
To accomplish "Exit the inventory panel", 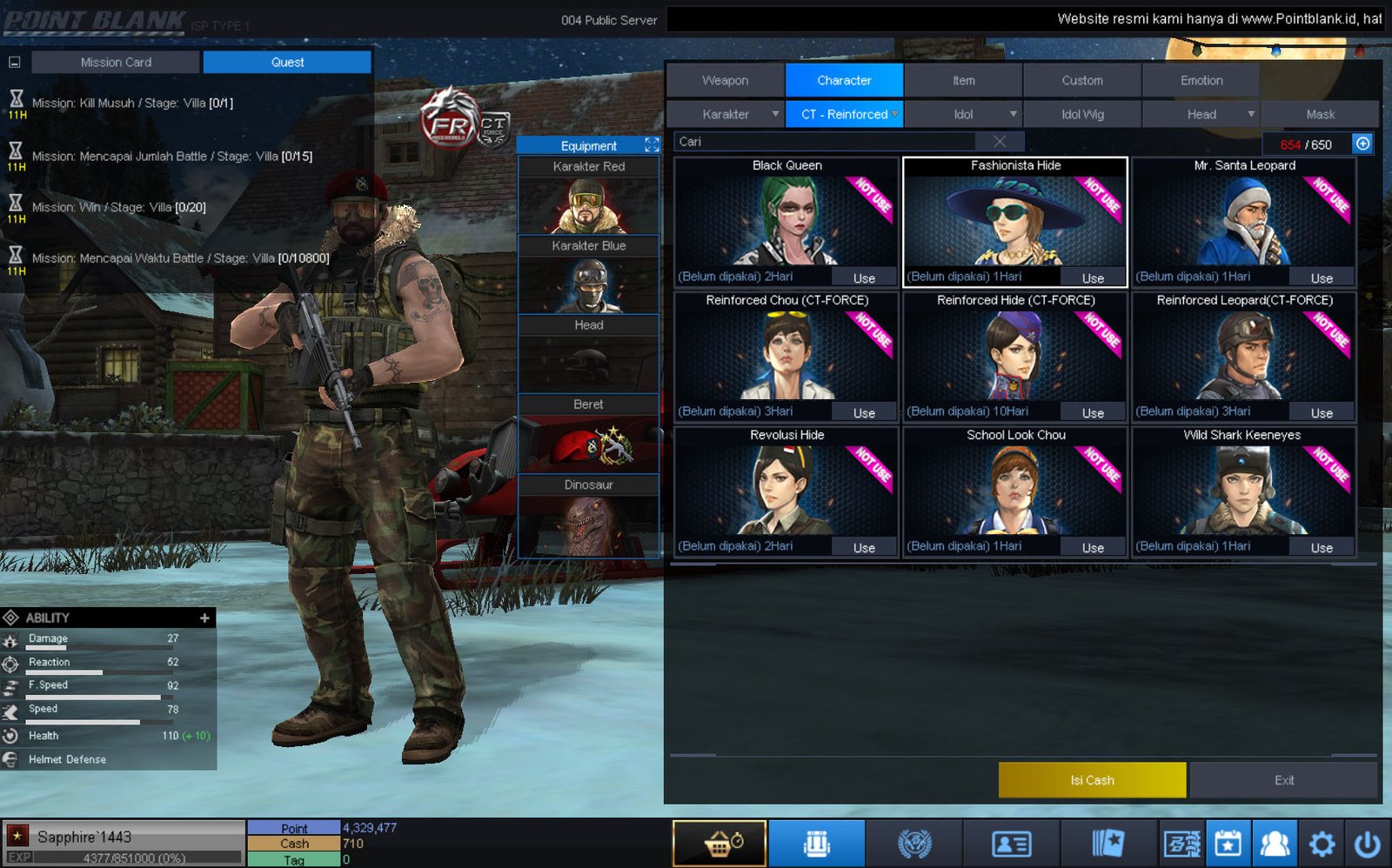I will pyautogui.click(x=1283, y=780).
